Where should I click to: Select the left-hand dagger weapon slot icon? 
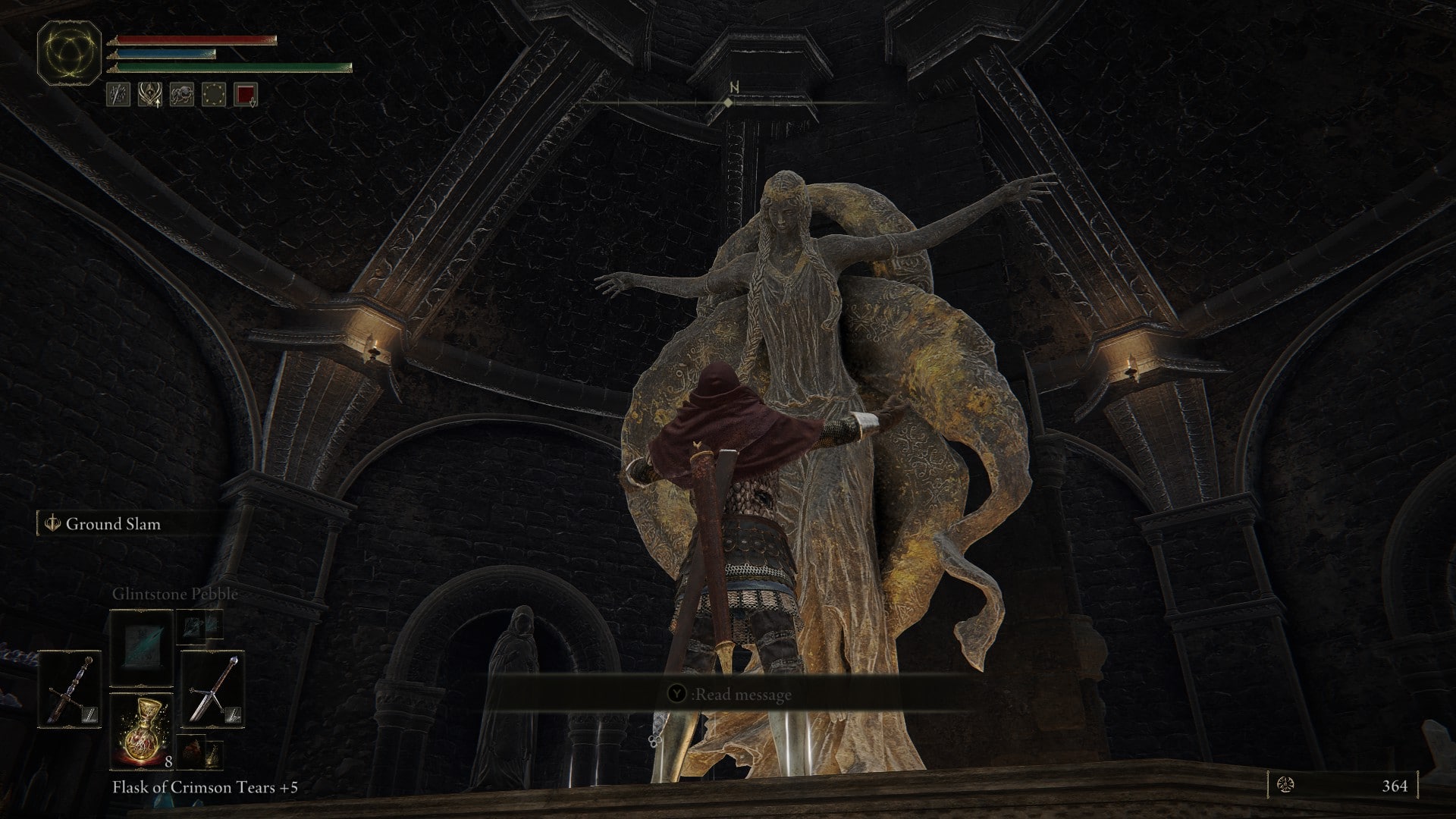coord(68,689)
